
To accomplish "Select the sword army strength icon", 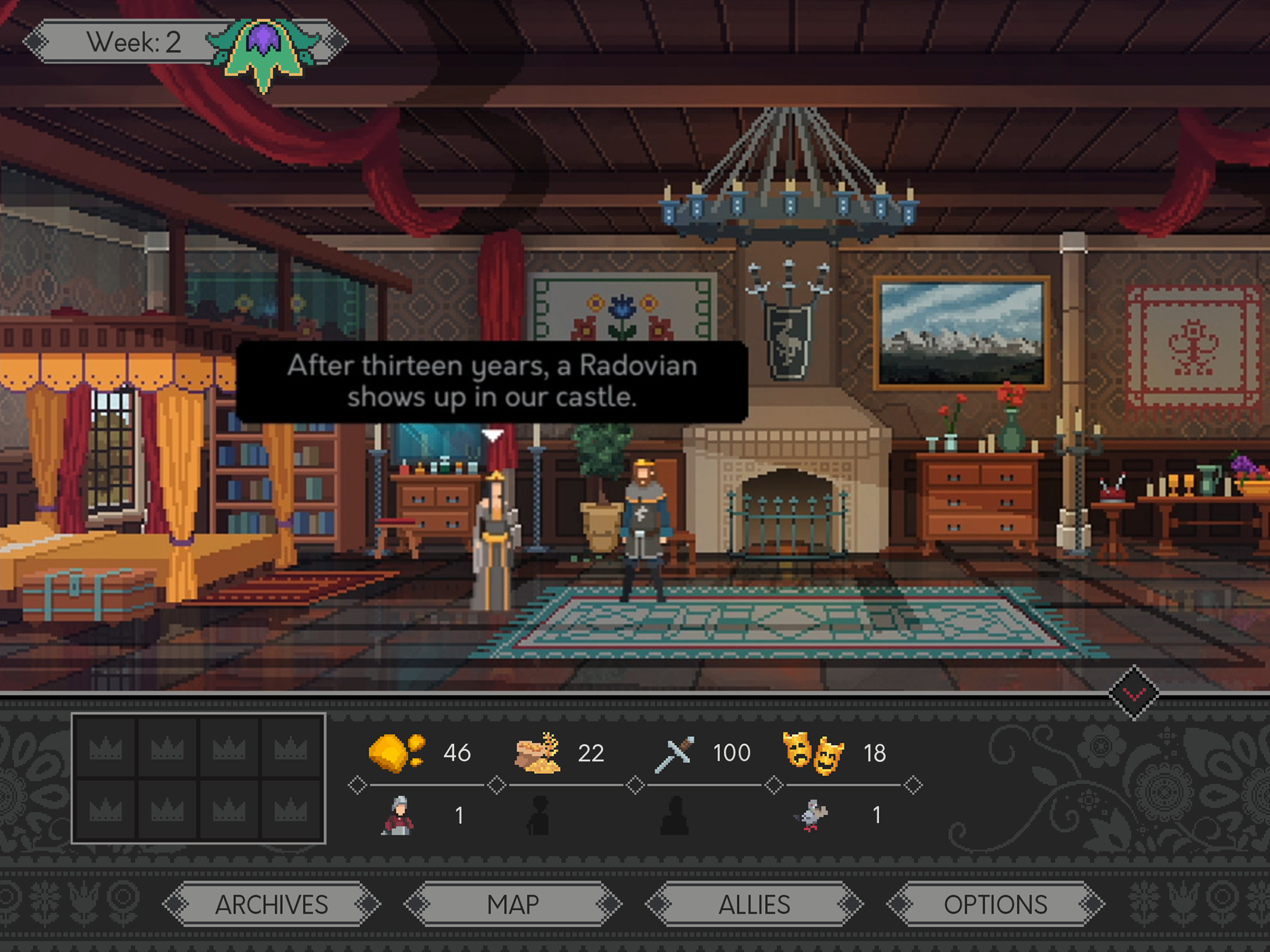I will coord(675,754).
